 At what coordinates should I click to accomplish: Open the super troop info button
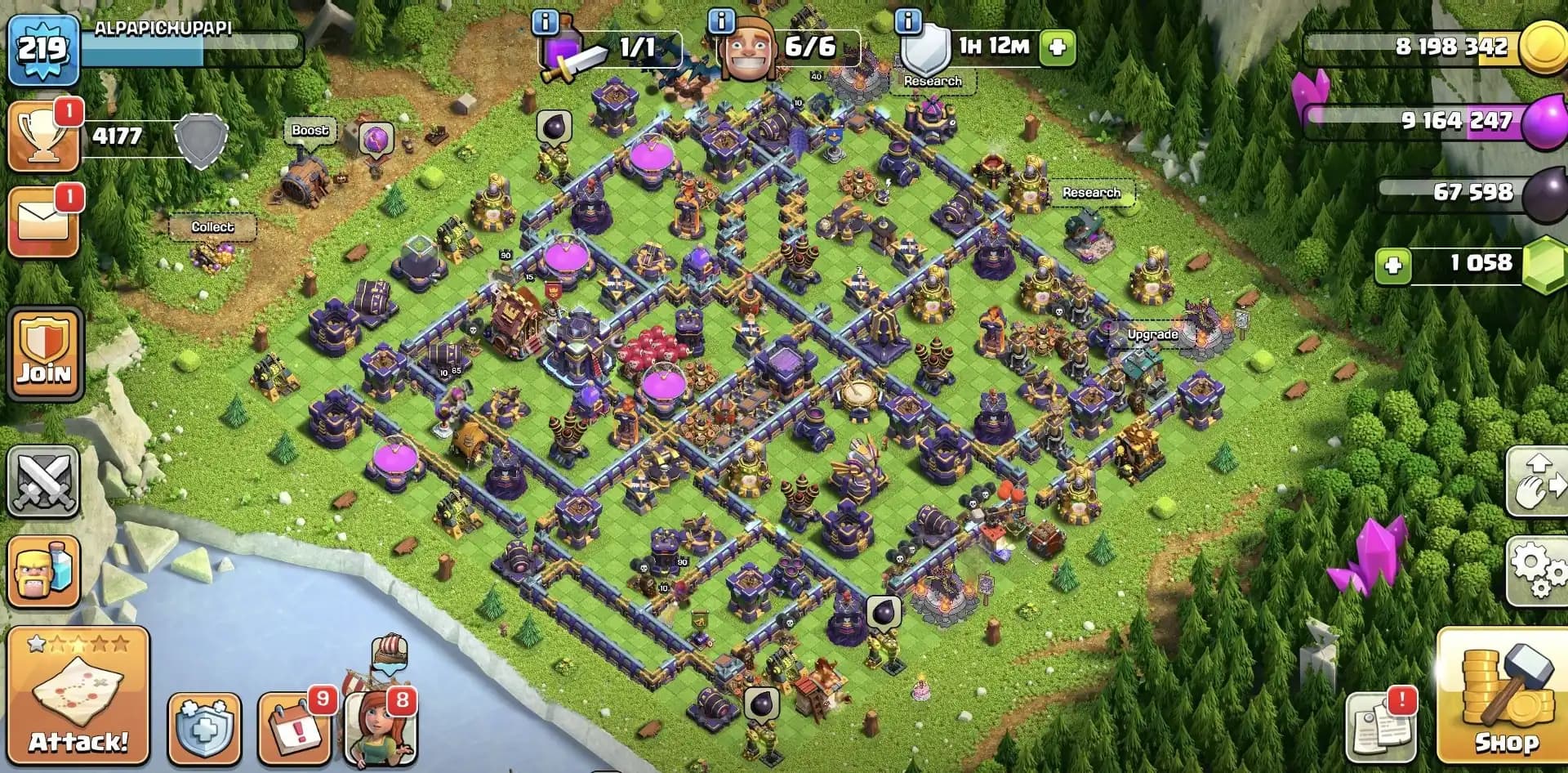click(544, 22)
